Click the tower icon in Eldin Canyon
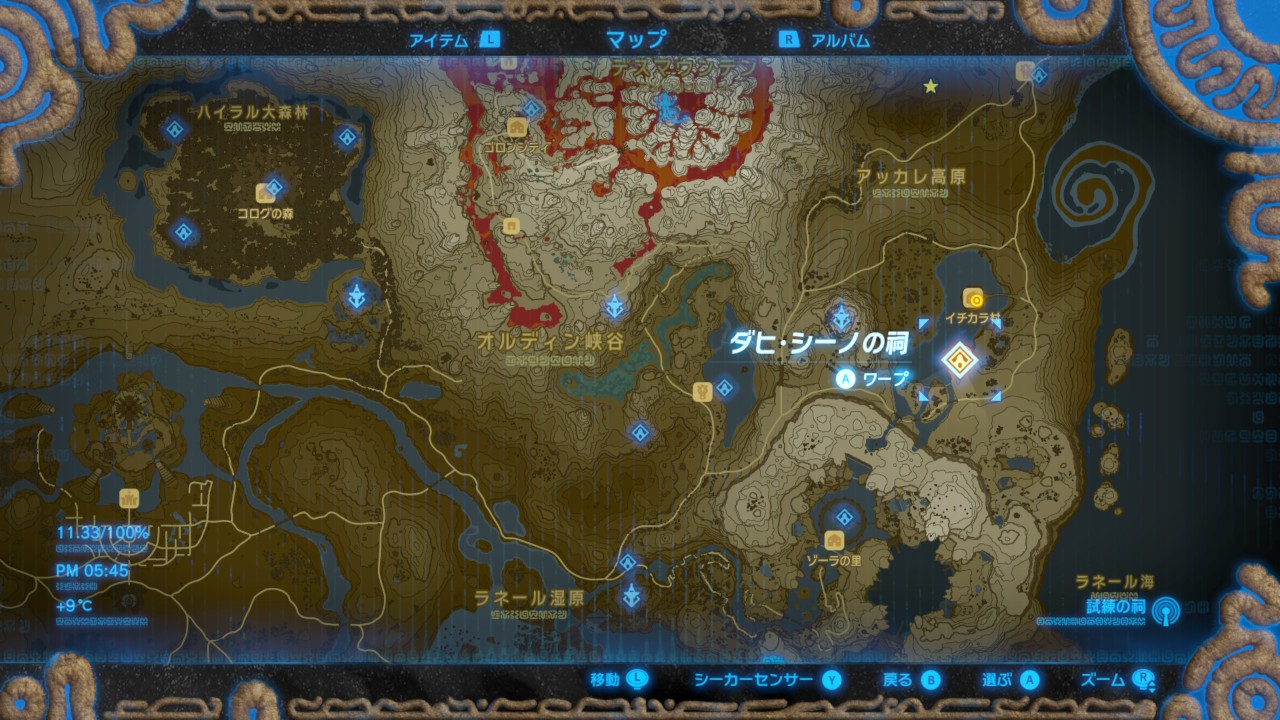Screen dimensions: 1280x720 point(614,305)
